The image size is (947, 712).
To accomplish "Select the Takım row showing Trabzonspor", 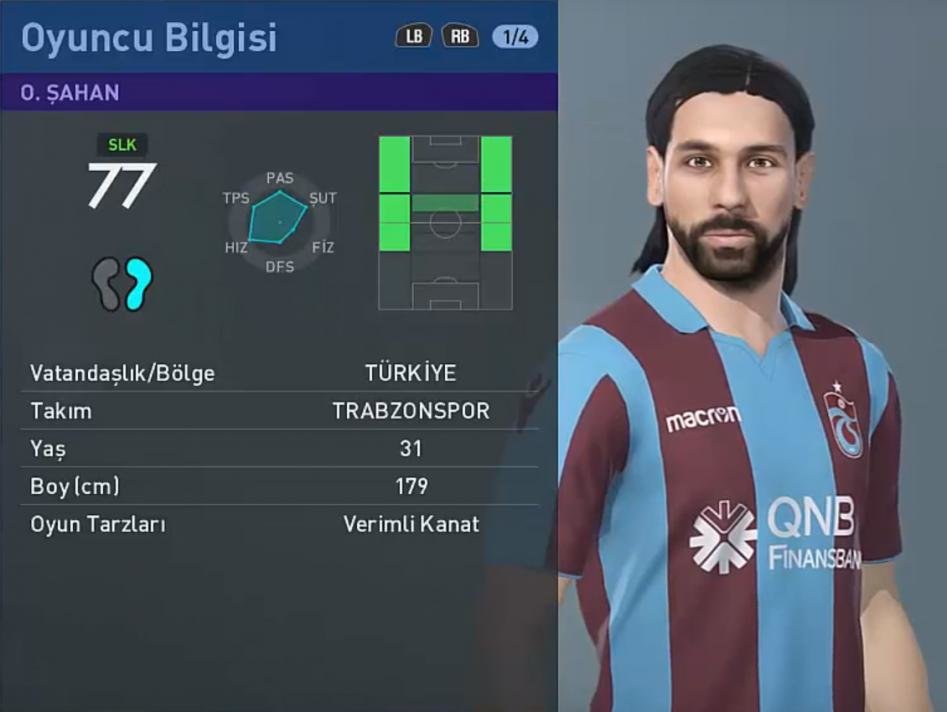I will coord(279,411).
